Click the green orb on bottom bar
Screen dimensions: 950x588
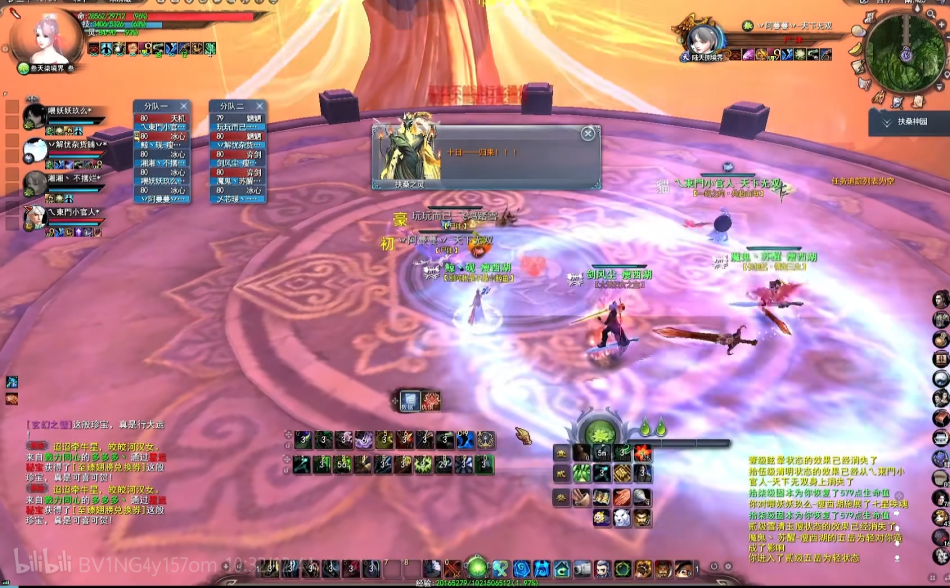pos(476,567)
